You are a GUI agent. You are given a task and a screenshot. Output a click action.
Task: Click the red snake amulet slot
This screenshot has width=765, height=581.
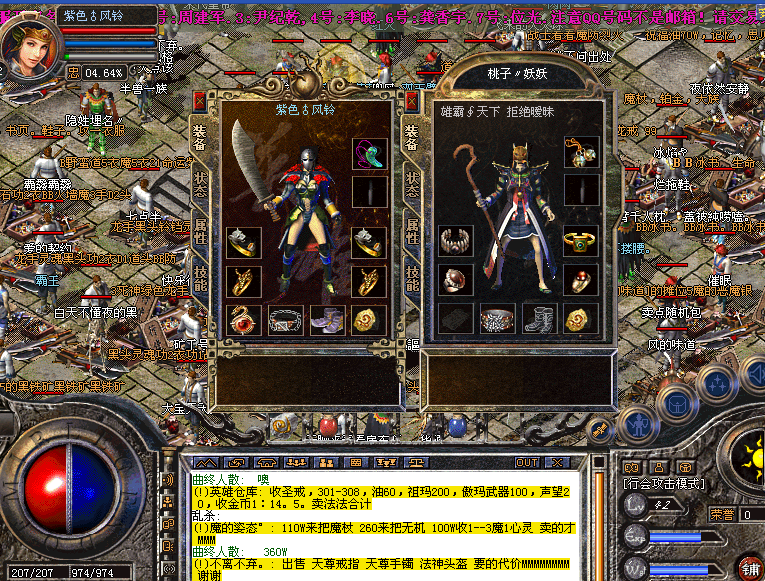(x=243, y=319)
